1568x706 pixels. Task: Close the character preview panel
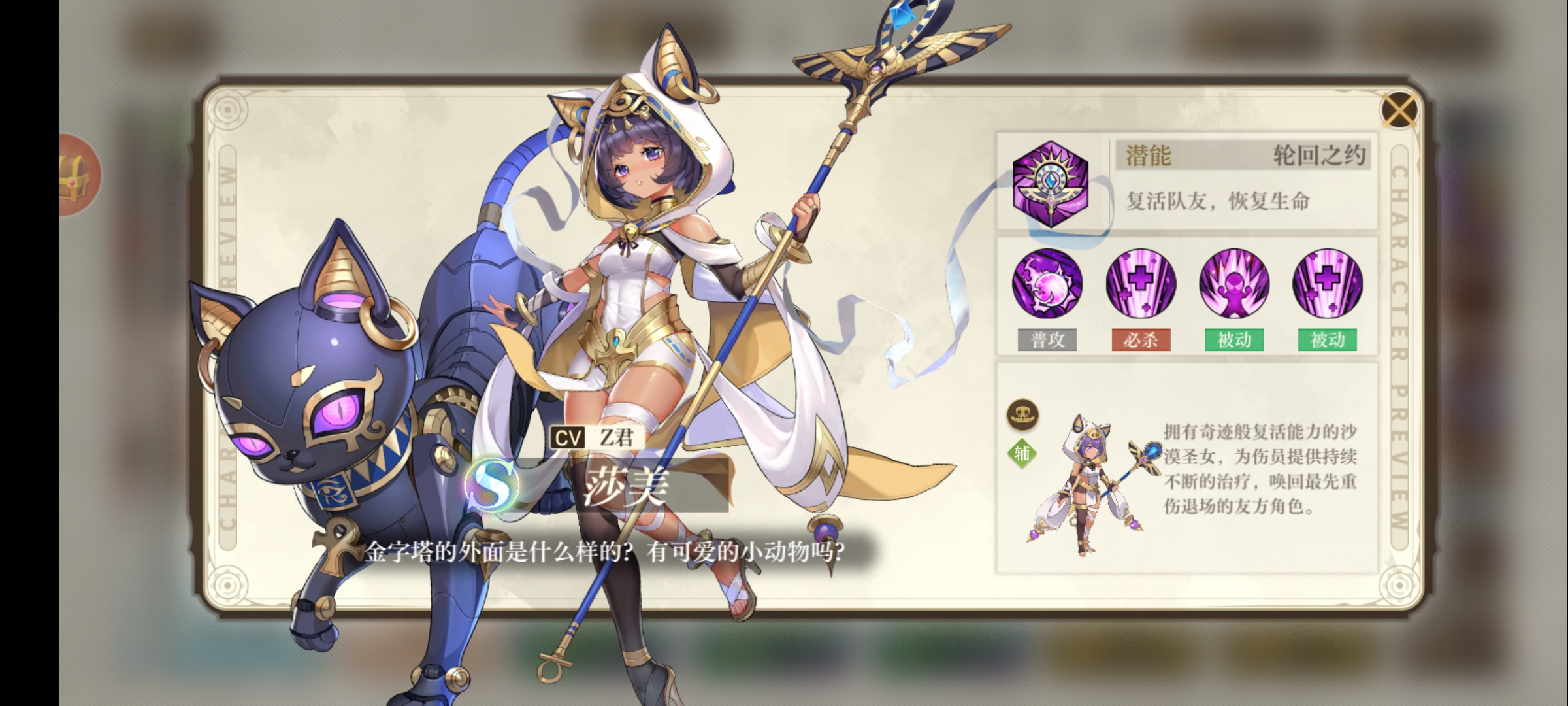(1399, 110)
